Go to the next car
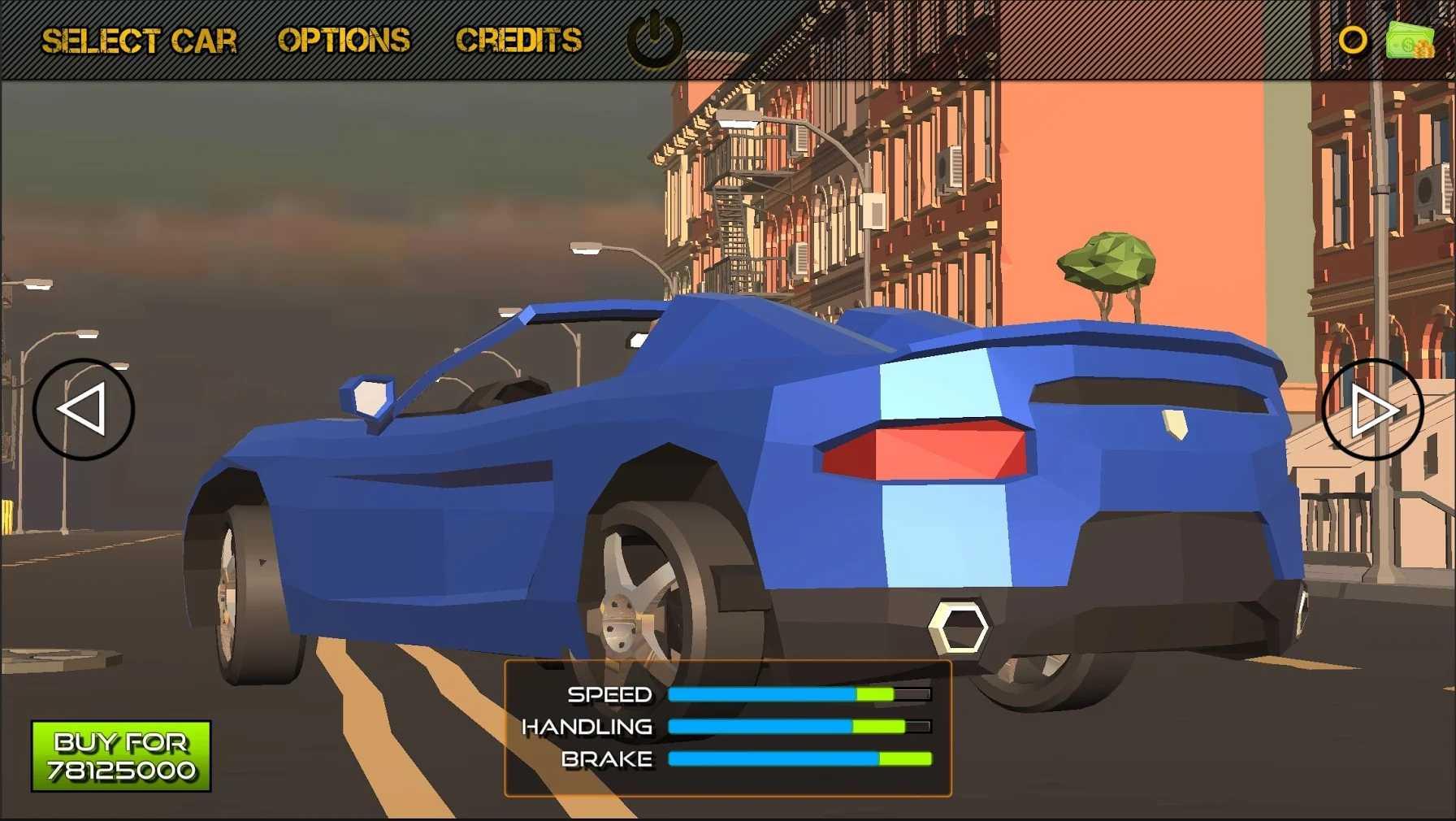Screen dimensions: 1456x821 [1372, 409]
